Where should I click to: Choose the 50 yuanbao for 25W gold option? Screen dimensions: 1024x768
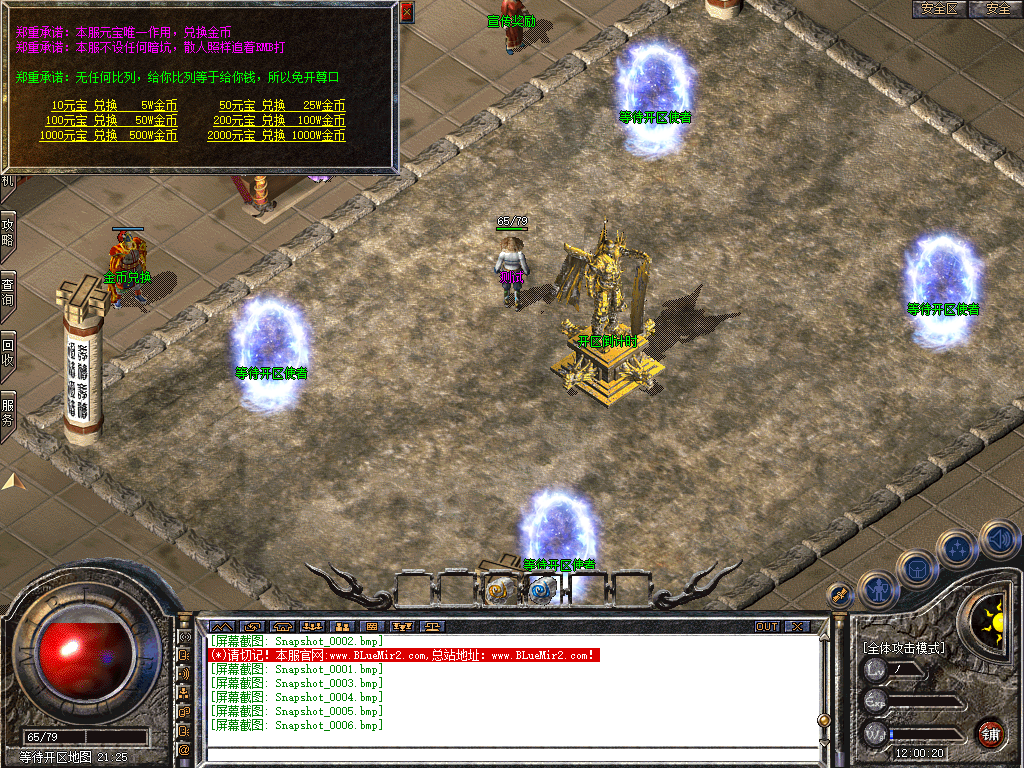[x=282, y=105]
